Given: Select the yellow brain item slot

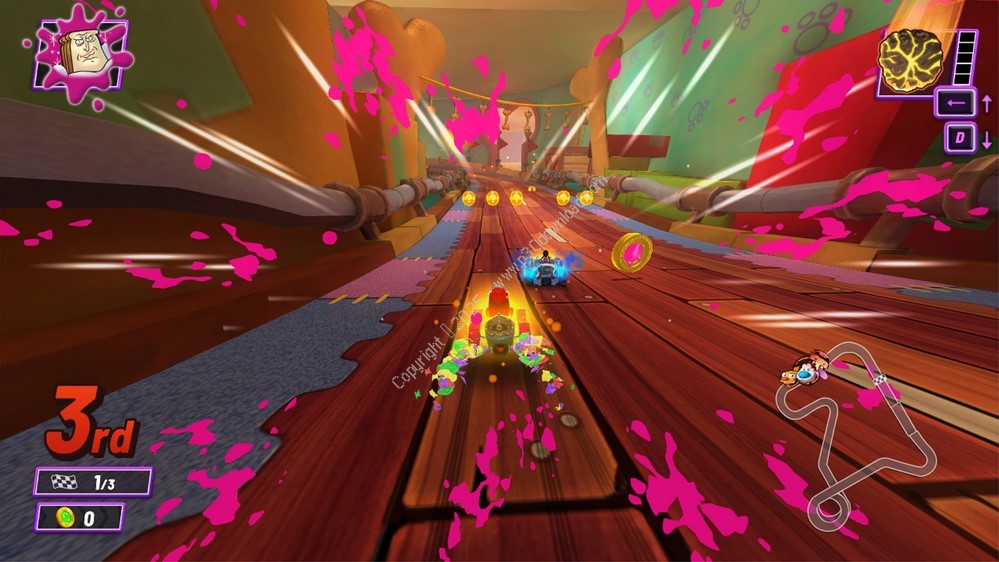Looking at the screenshot, I should [911, 58].
